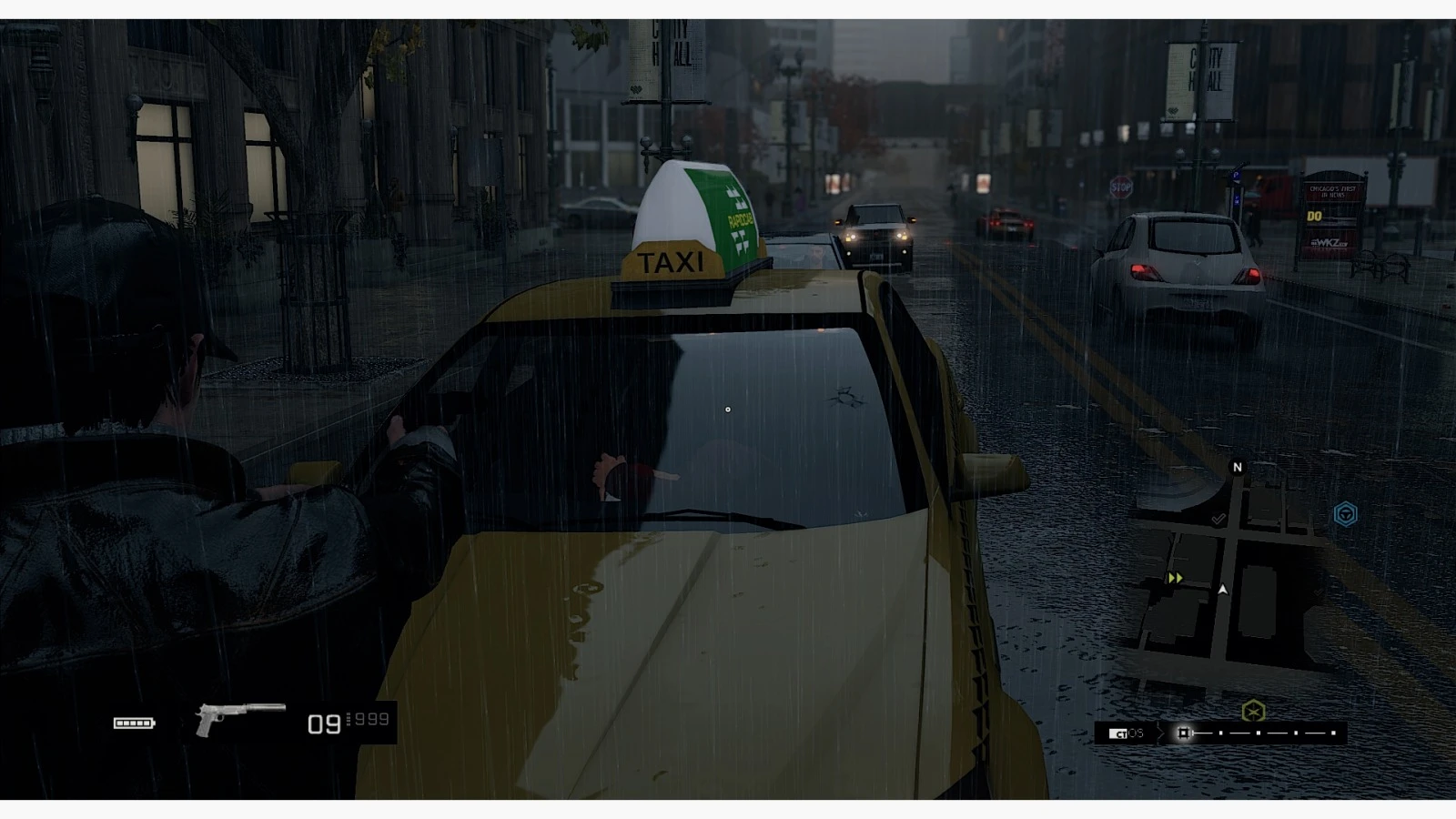
Task: Click the second checkmark near the blue hexagon
Action: [x=1317, y=591]
